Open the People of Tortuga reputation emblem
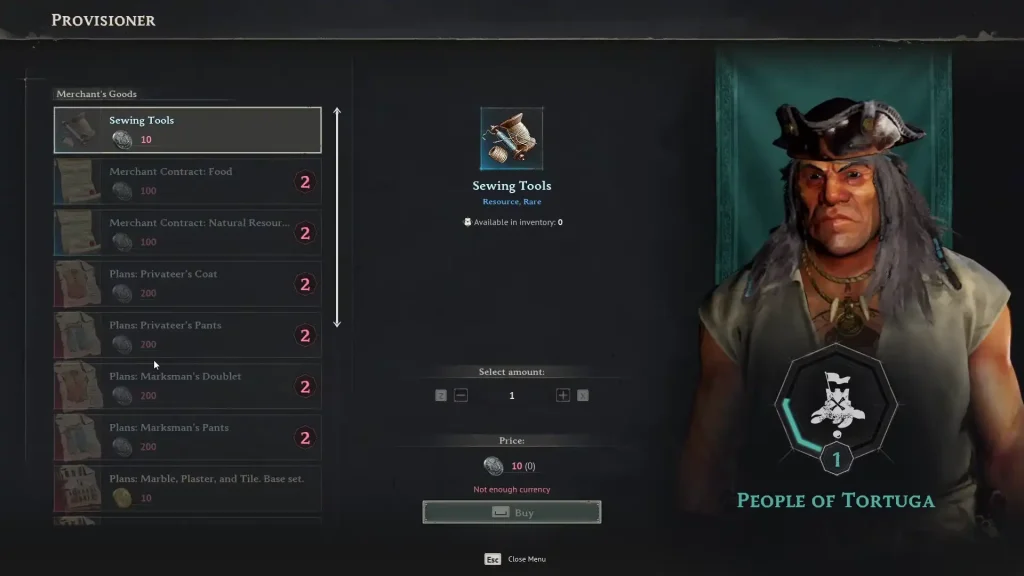Viewport: 1024px width, 576px height. pos(836,405)
